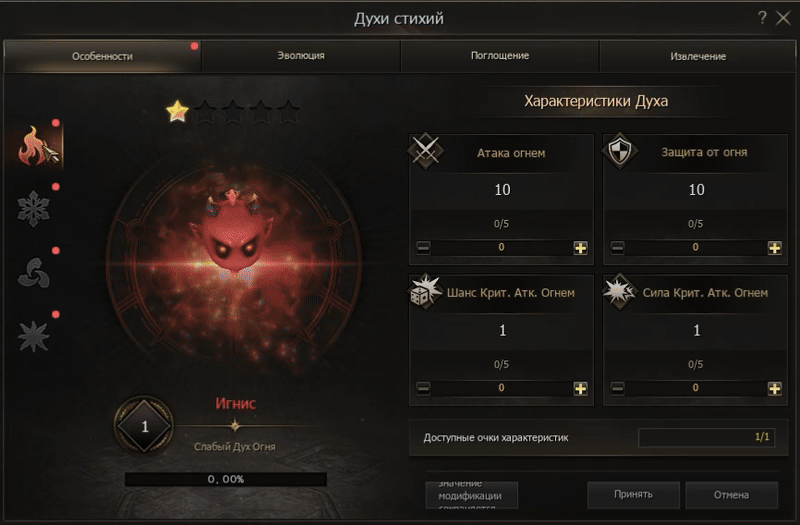Select the fire spirit element icon
This screenshot has height=525, width=800.
(37, 146)
